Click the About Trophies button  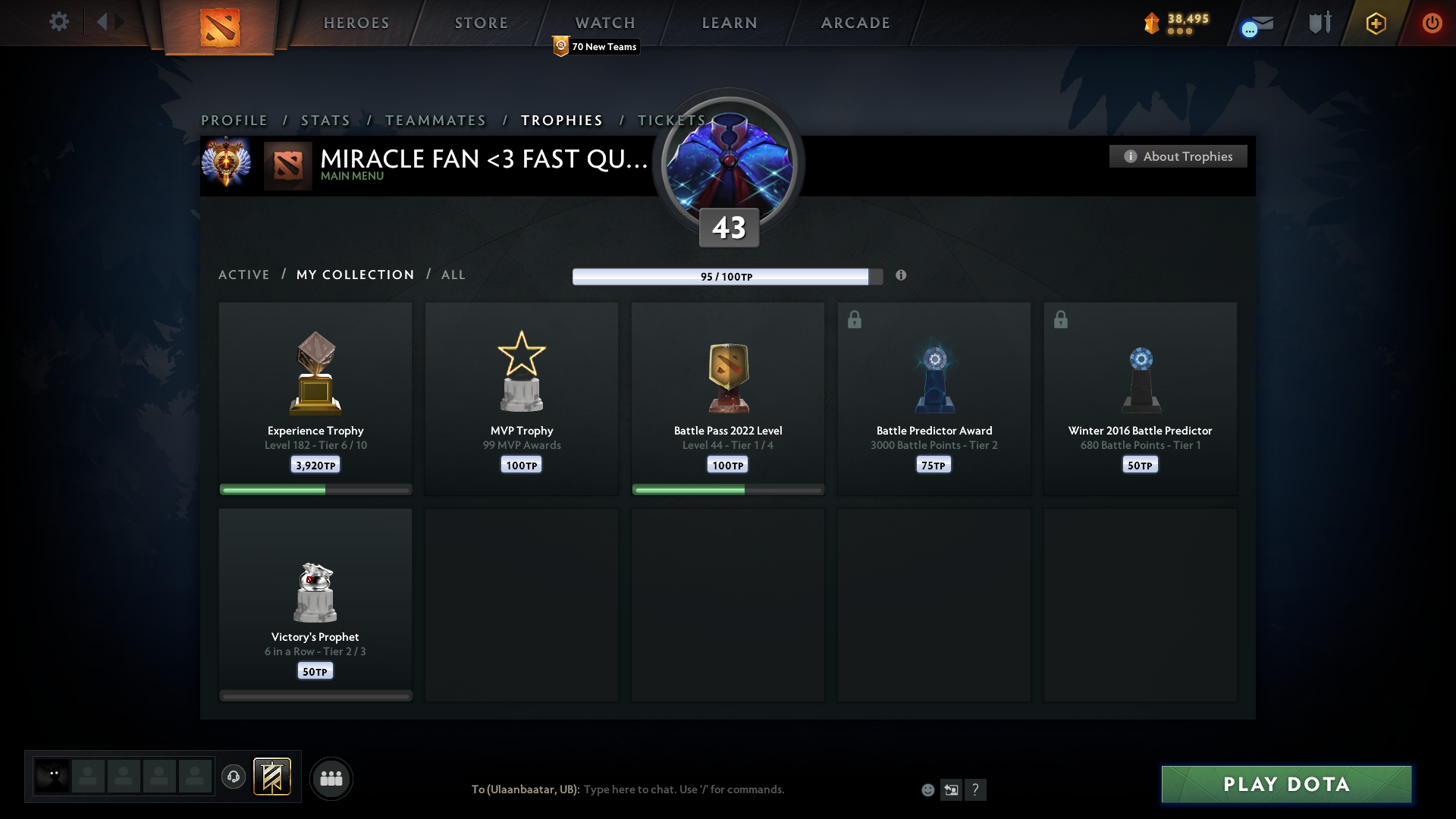point(1178,156)
